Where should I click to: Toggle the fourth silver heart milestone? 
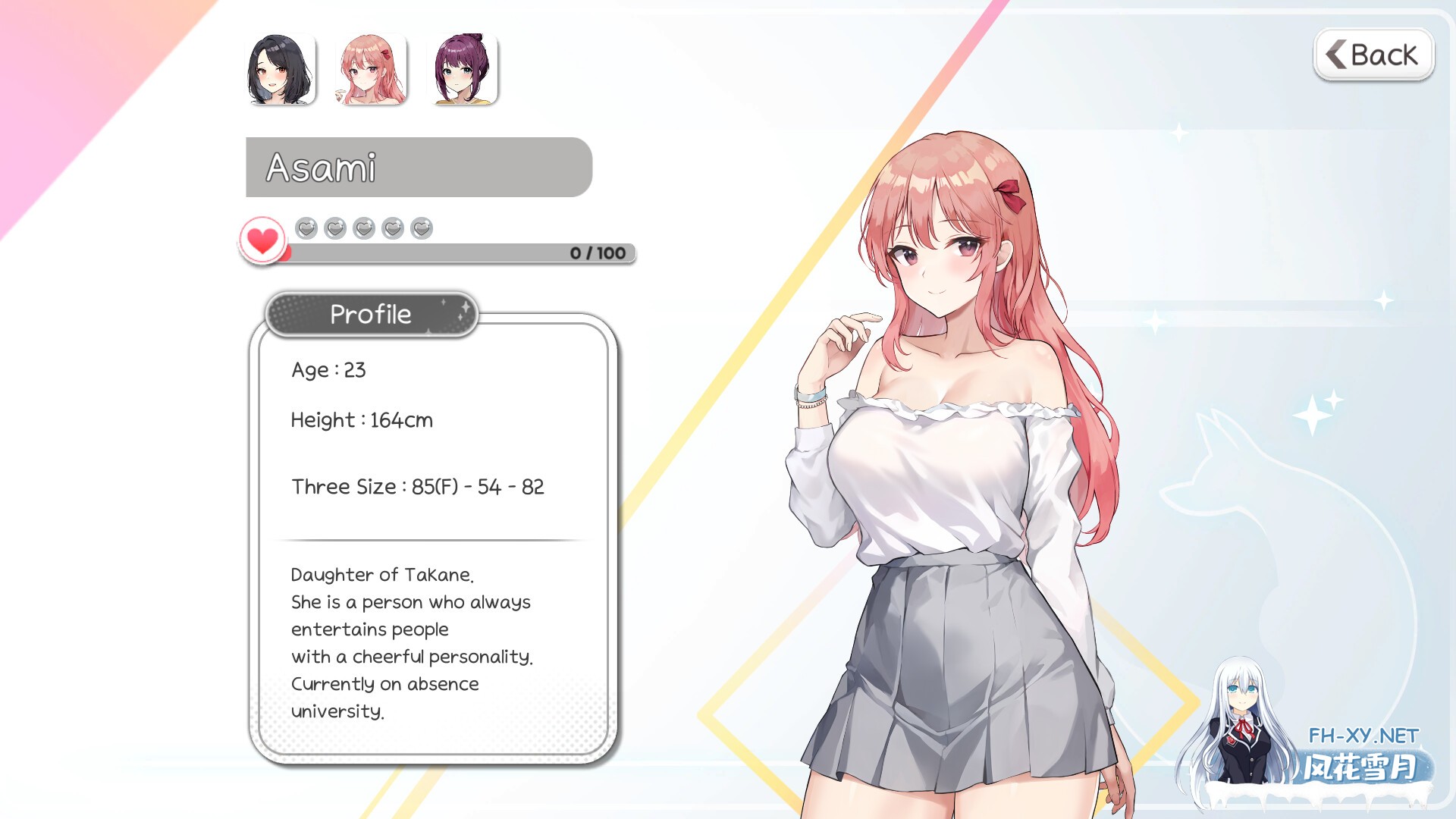tap(391, 227)
